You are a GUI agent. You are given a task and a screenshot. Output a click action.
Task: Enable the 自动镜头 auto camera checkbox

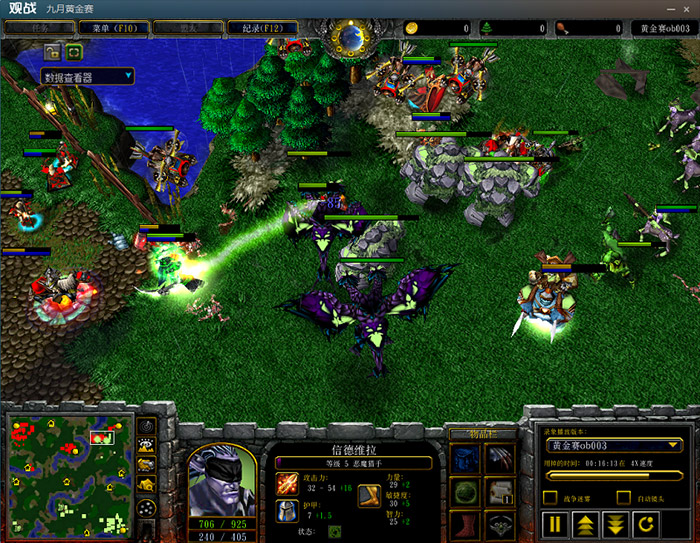click(x=624, y=497)
